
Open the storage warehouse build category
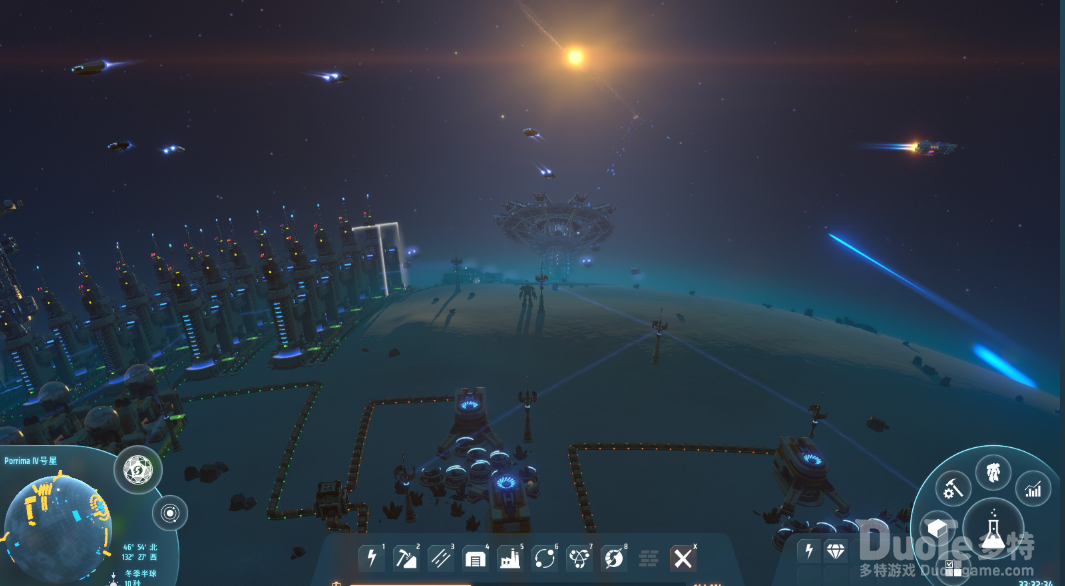click(x=475, y=558)
